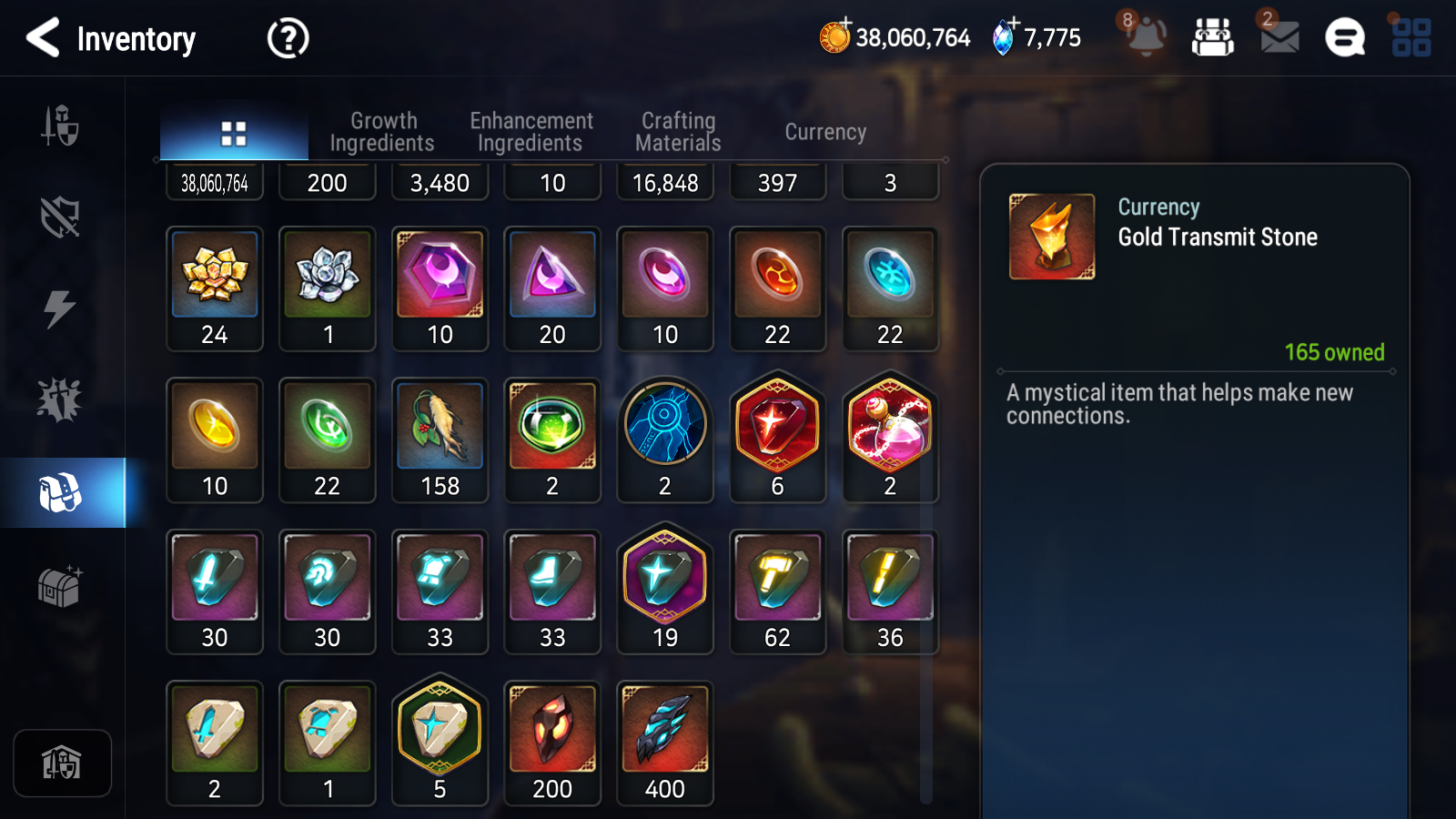The image size is (1456, 819).
Task: Open the four-square main menu
Action: click(1410, 38)
